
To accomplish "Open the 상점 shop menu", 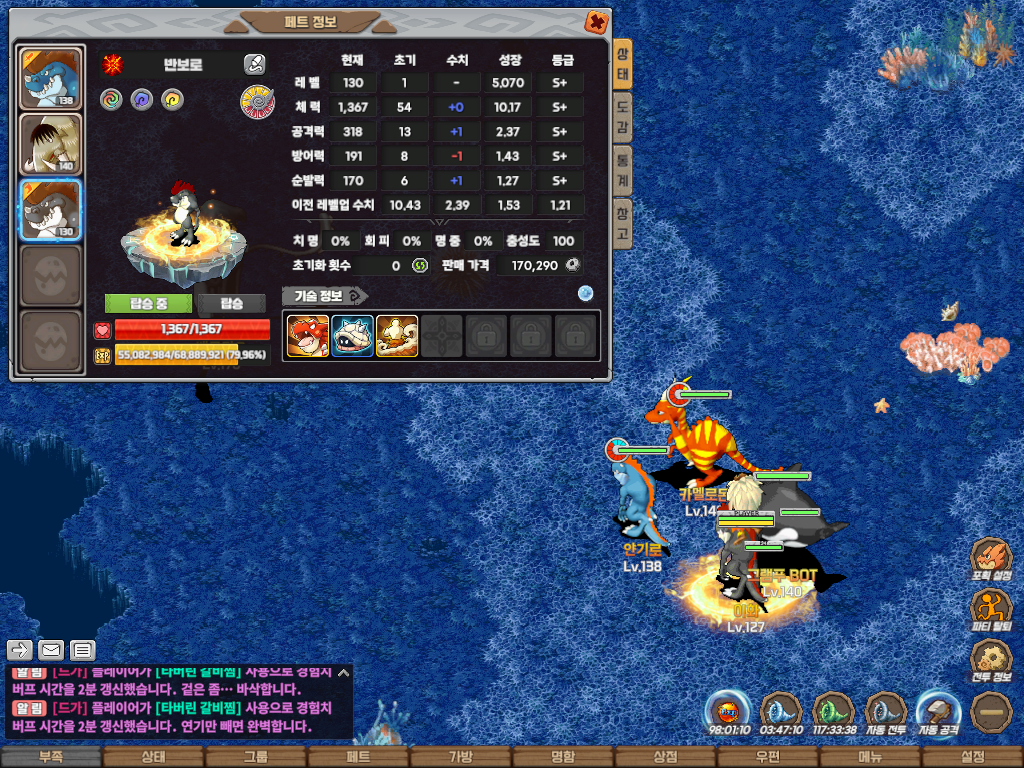I will [x=665, y=757].
